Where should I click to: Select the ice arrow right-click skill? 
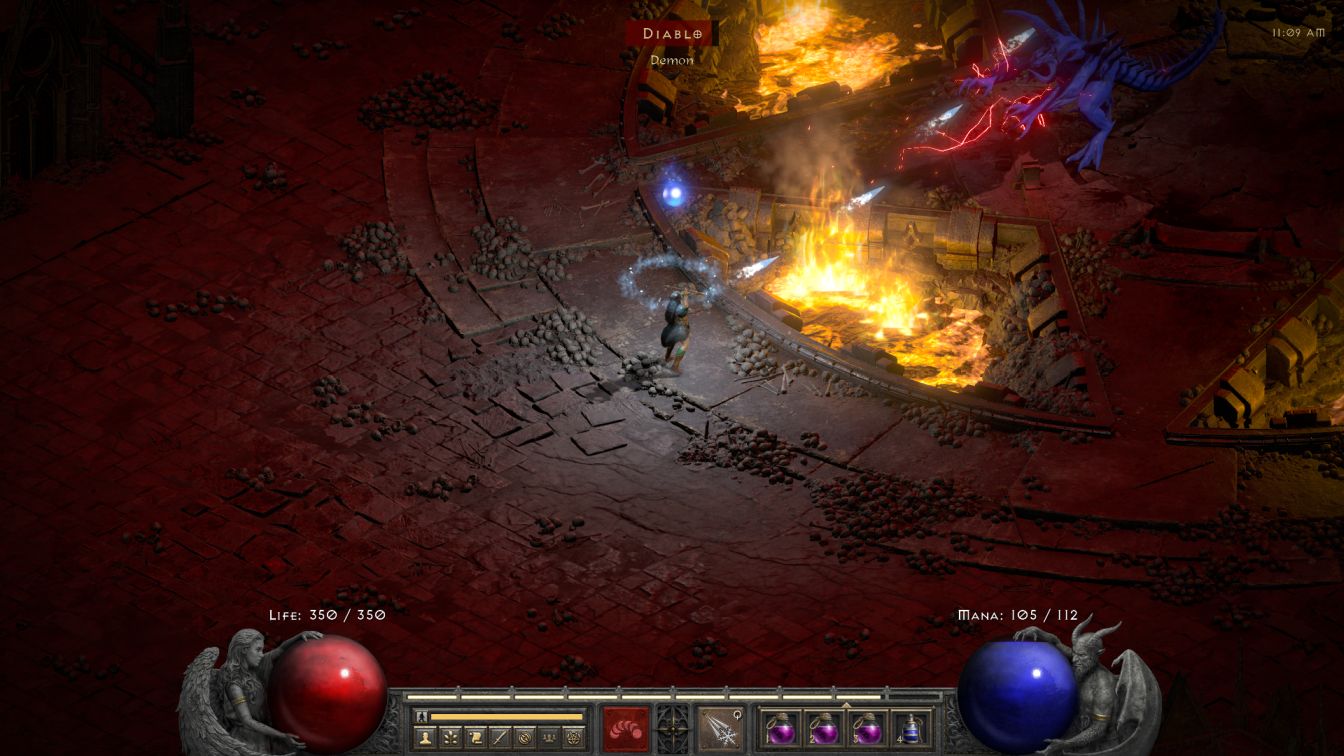(719, 727)
